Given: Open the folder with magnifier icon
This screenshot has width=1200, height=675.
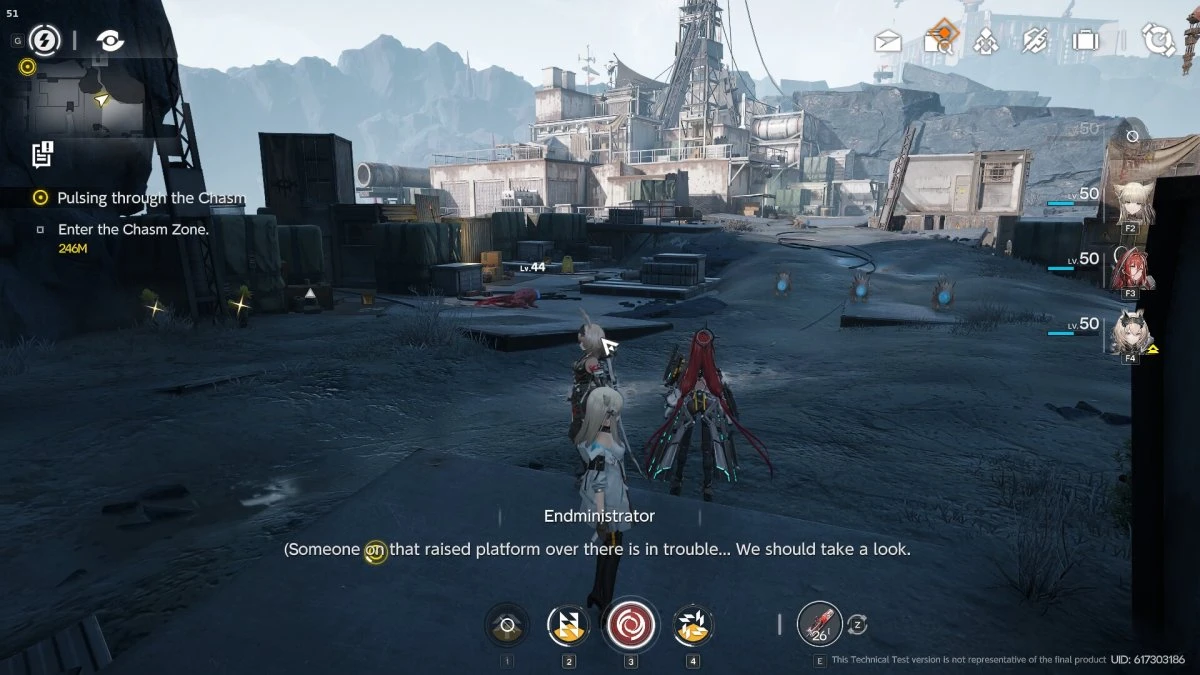Looking at the screenshot, I should pos(939,40).
